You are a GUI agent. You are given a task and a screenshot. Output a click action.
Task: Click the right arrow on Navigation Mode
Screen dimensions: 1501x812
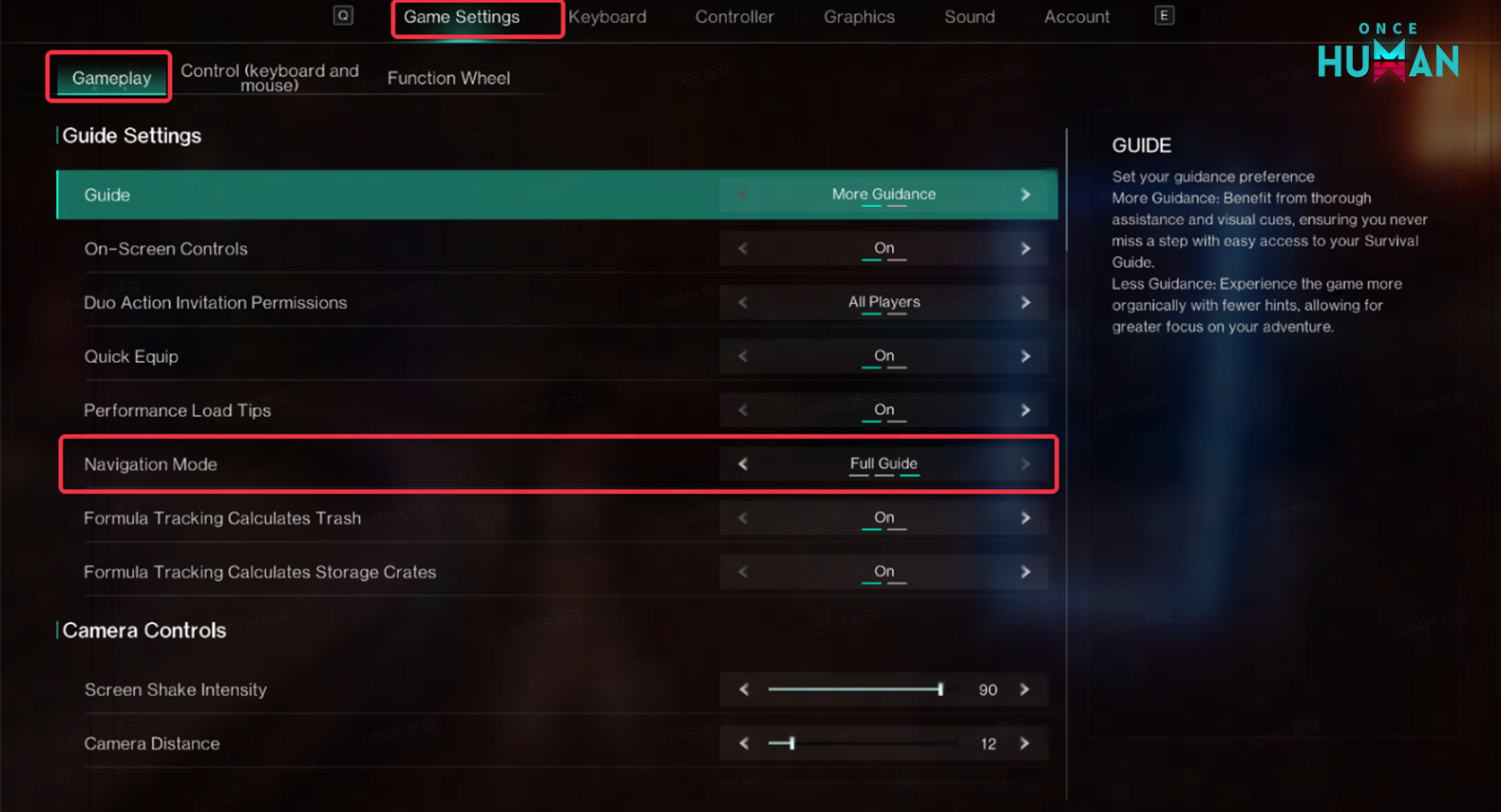click(1025, 464)
